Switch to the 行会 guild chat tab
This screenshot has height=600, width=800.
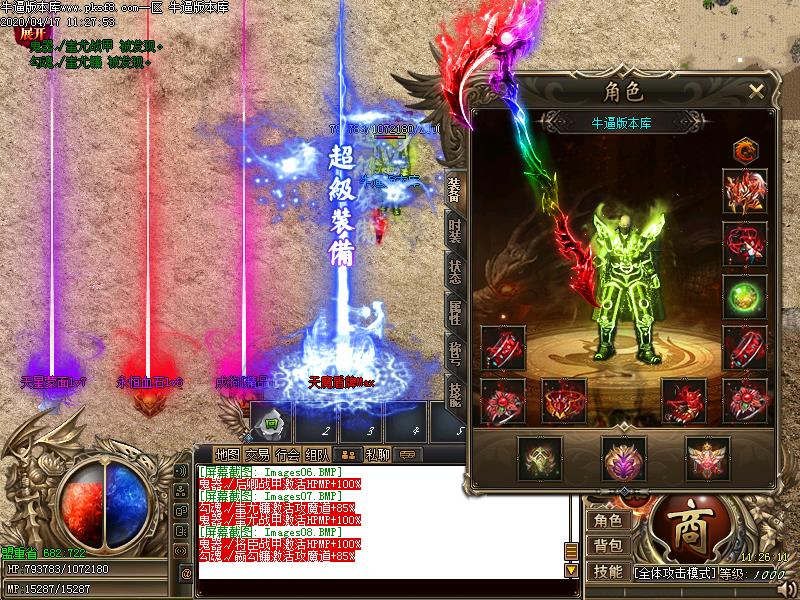coord(288,453)
